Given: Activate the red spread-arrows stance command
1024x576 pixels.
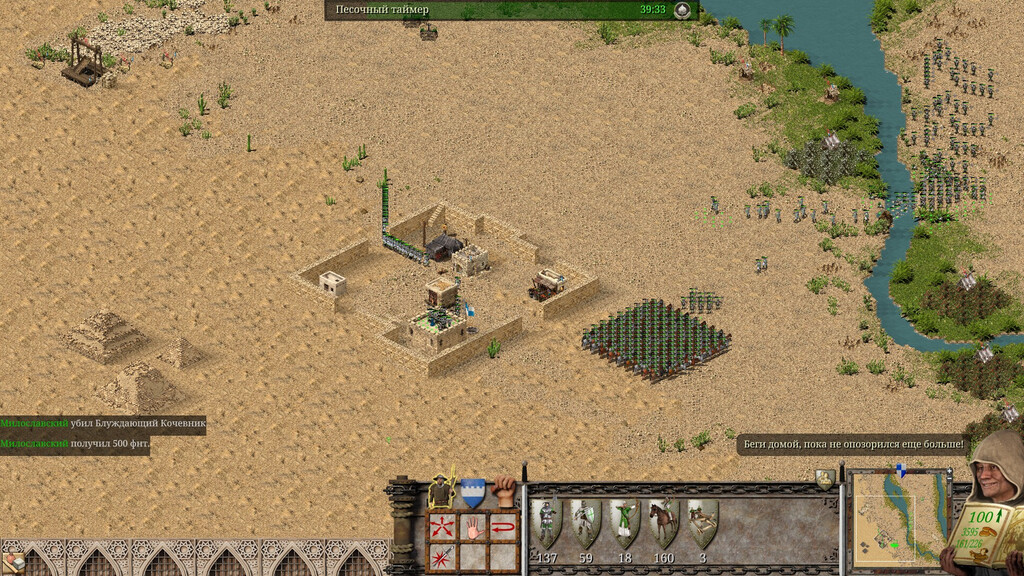Looking at the screenshot, I should pyautogui.click(x=443, y=526).
